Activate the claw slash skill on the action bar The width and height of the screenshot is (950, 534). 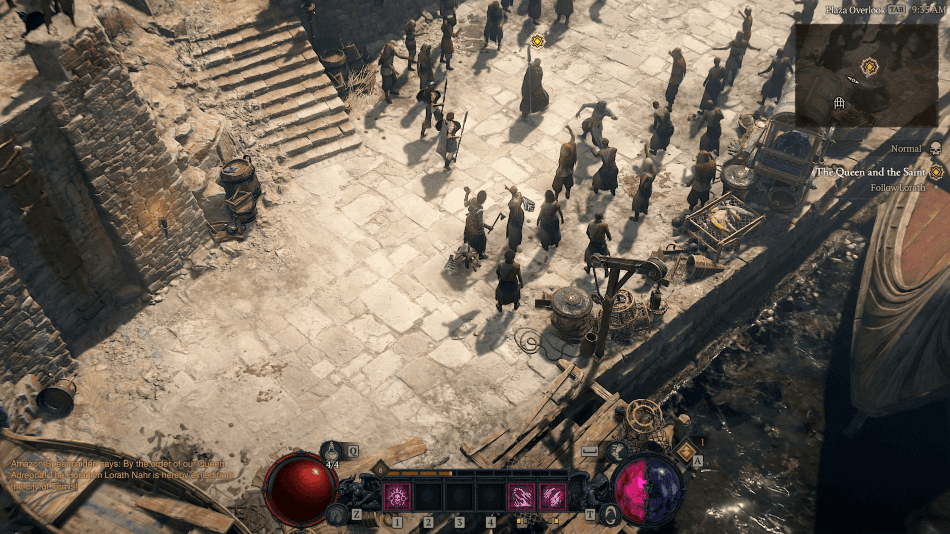(x=553, y=496)
